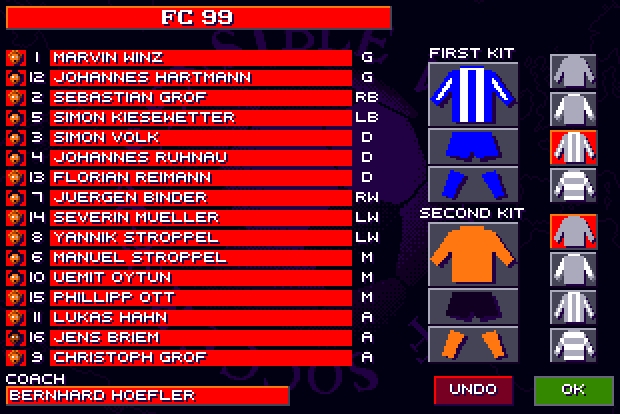This screenshot has width=620, height=414.
Task: Click the red UNDO button
Action: (473, 388)
